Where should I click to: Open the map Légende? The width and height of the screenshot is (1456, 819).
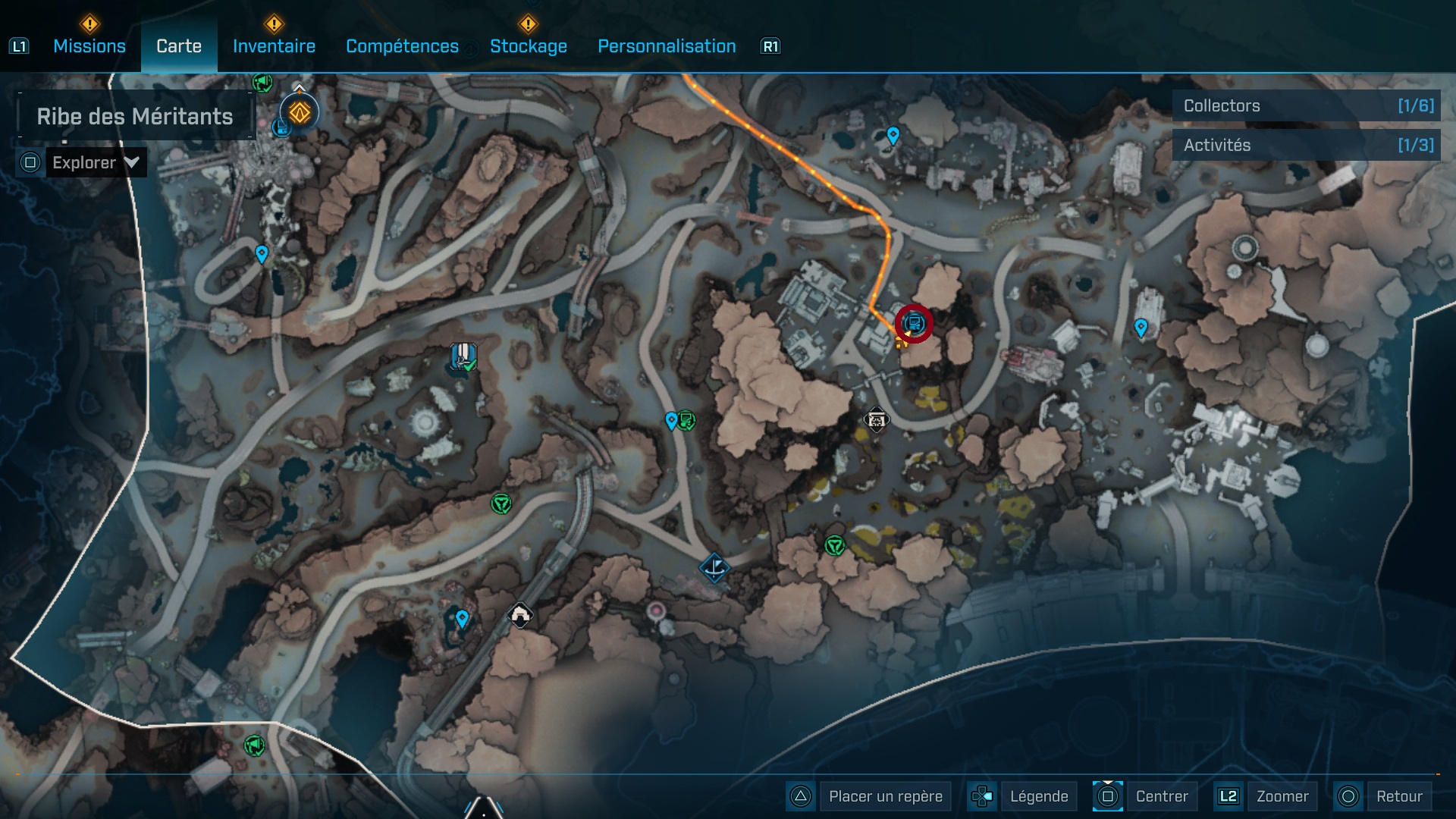point(1038,796)
